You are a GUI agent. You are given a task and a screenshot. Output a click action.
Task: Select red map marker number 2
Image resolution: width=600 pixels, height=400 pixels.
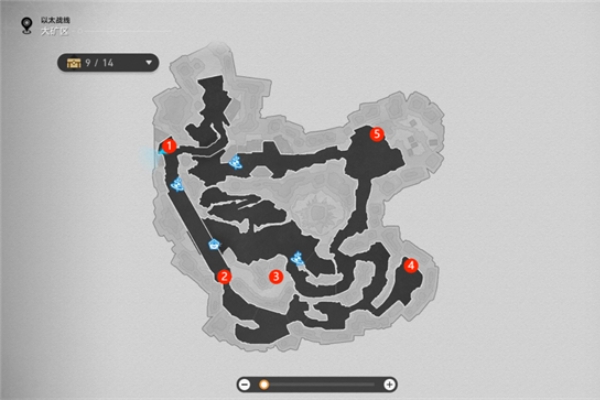[x=224, y=277]
